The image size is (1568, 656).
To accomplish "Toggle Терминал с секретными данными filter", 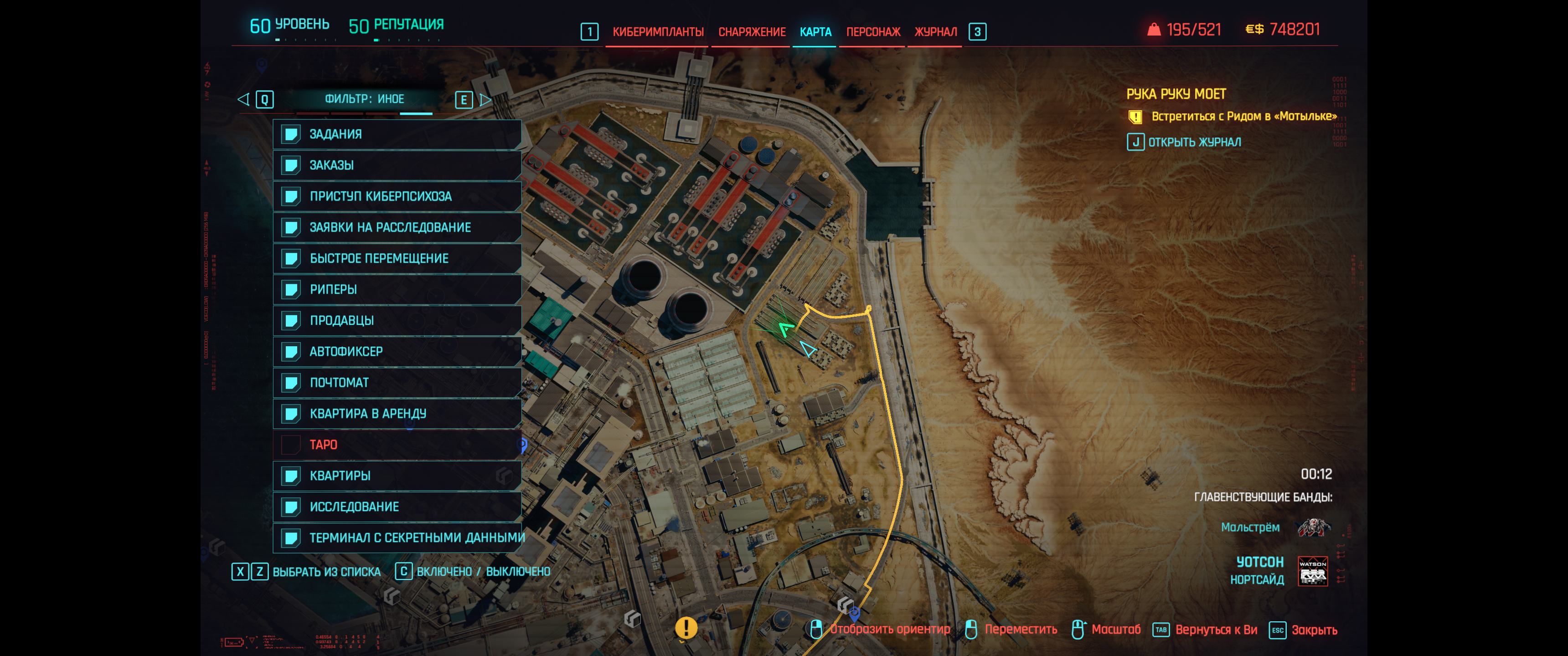I will (397, 538).
